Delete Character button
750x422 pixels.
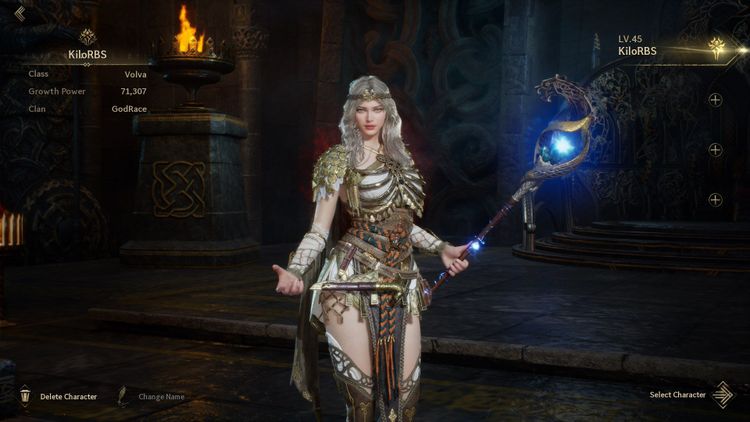pyautogui.click(x=59, y=396)
